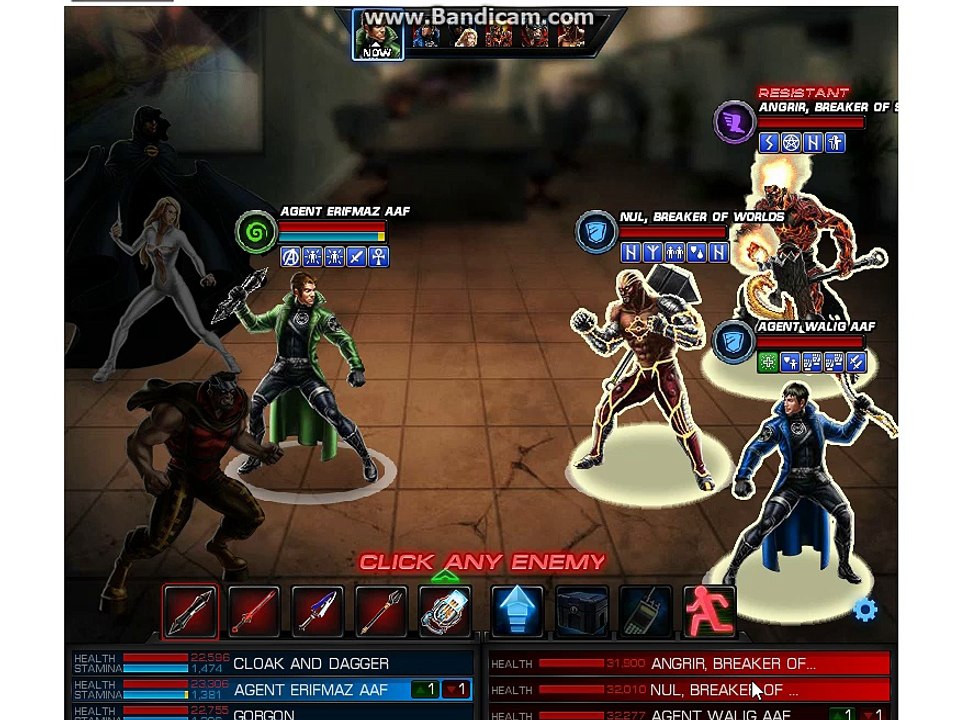Flee the battle with the running man icon
This screenshot has width=957, height=720.
point(709,611)
